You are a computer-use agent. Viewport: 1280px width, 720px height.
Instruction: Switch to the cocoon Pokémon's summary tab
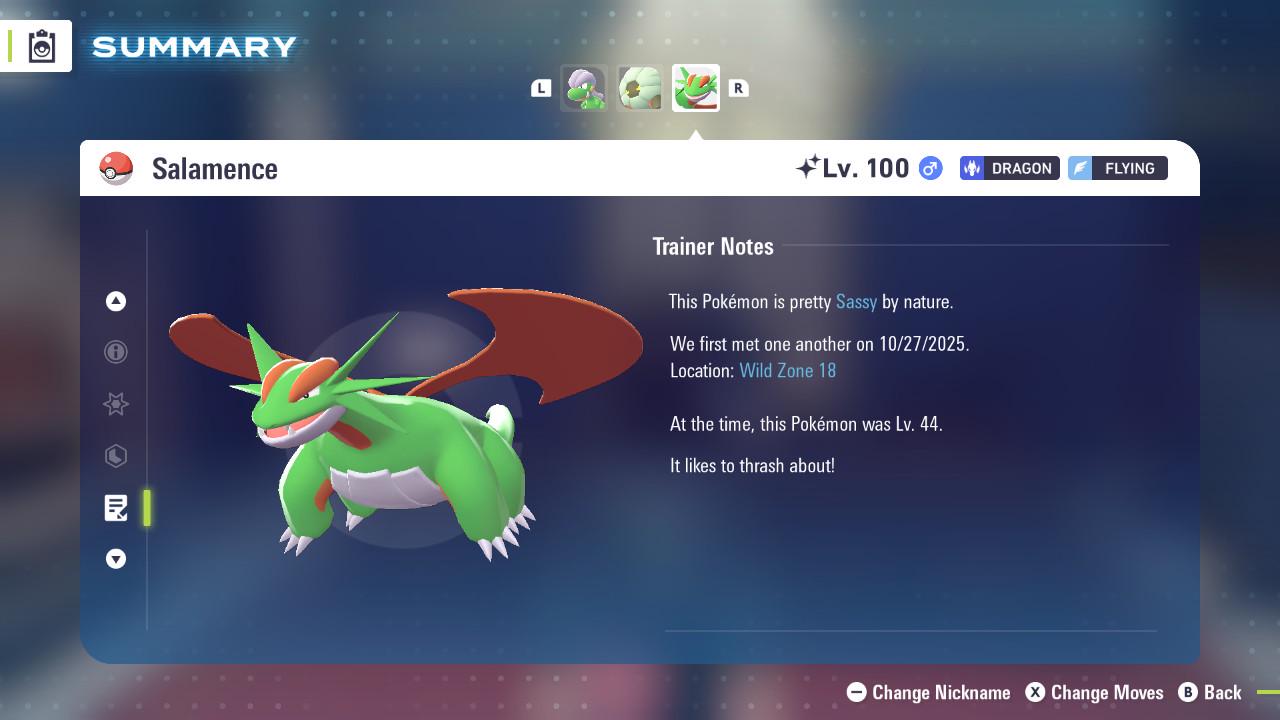pyautogui.click(x=640, y=88)
